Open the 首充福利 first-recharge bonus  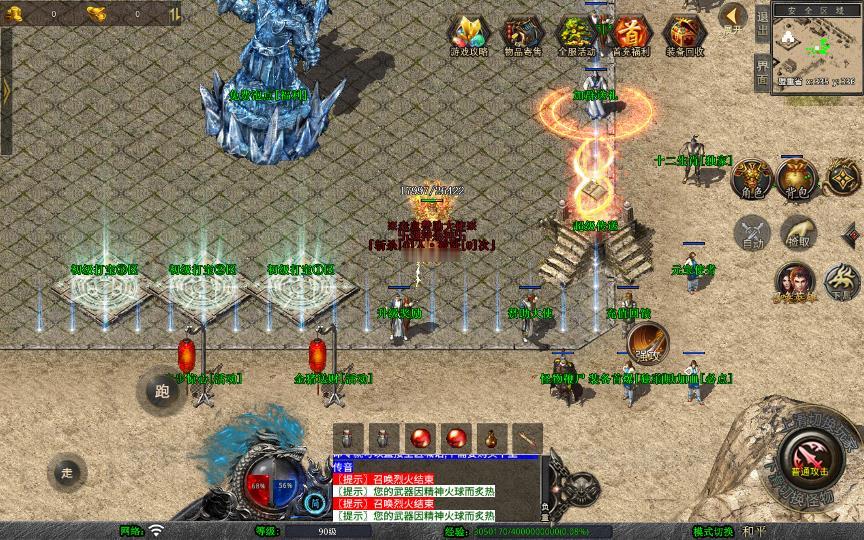[x=630, y=36]
